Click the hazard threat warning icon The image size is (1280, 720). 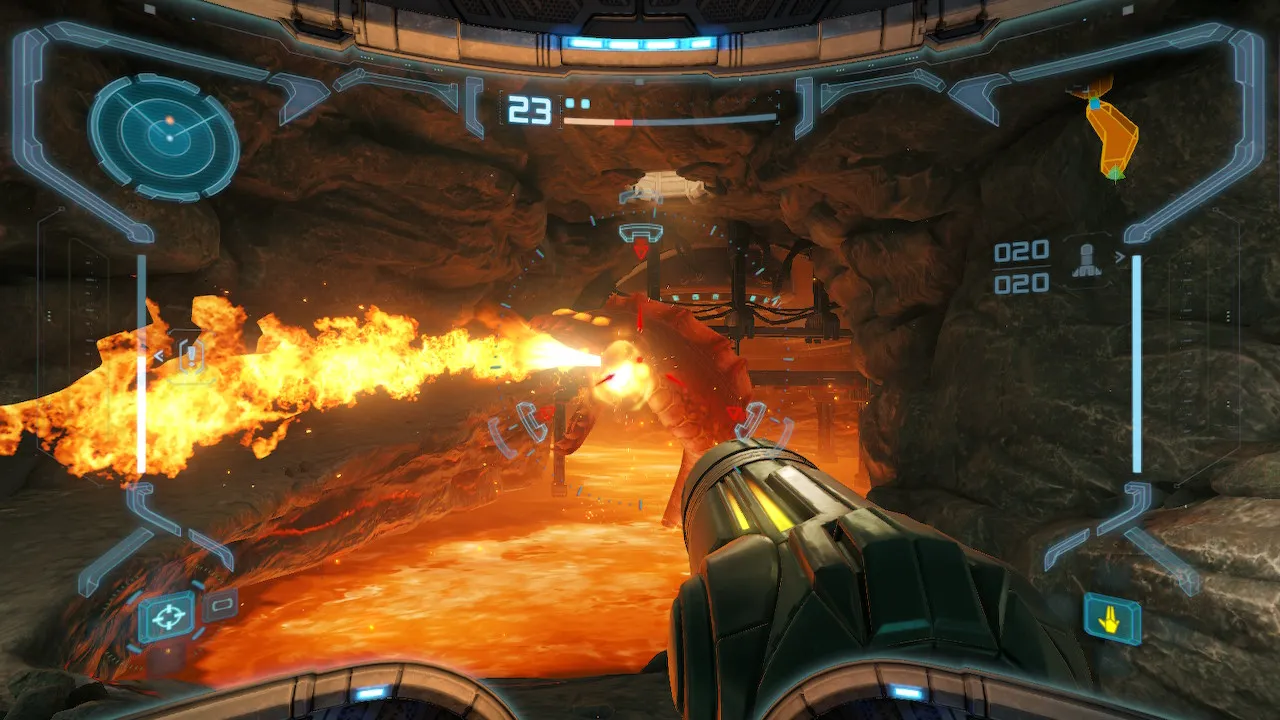(190, 356)
